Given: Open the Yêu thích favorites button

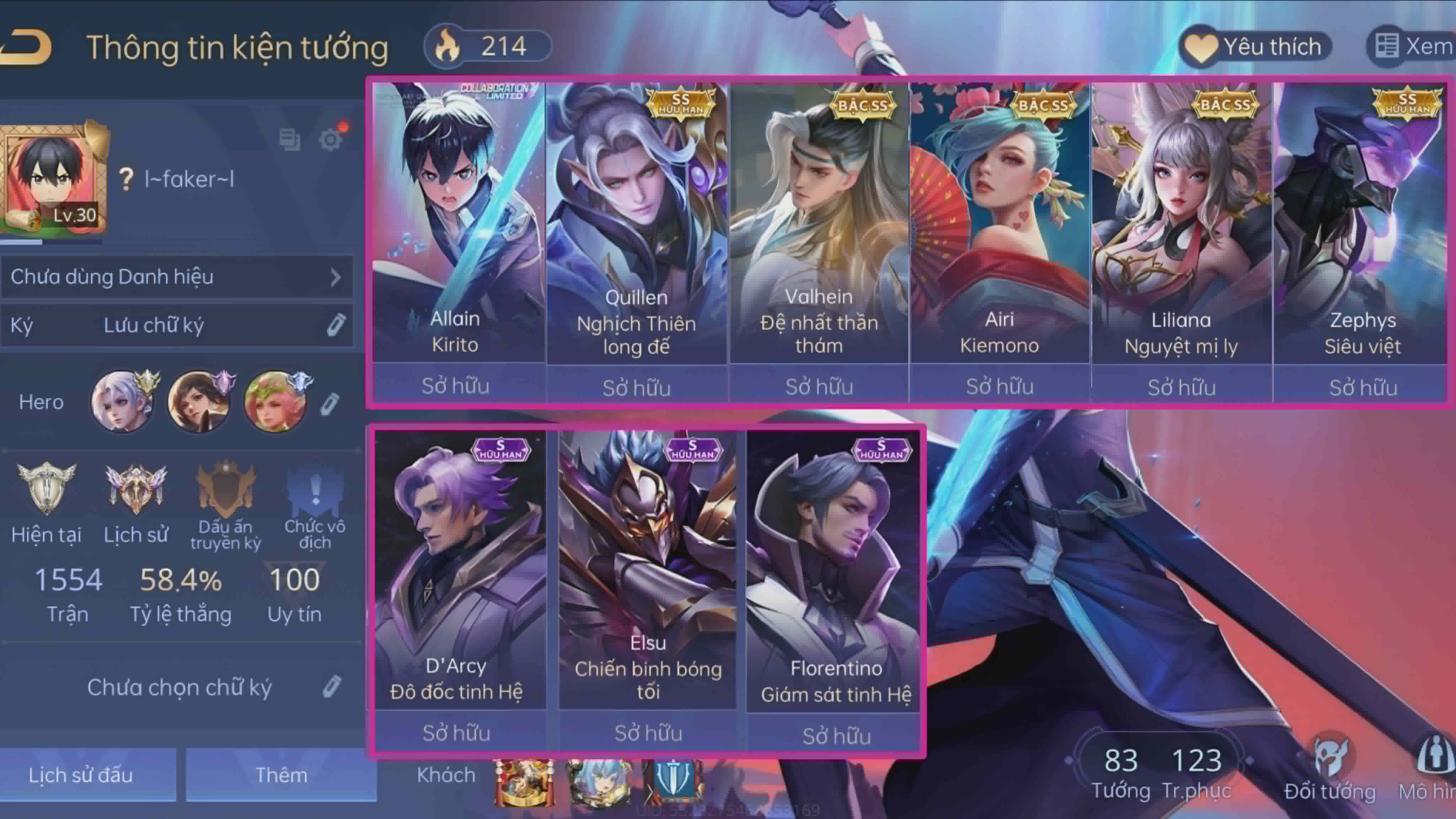Looking at the screenshot, I should coord(1256,47).
